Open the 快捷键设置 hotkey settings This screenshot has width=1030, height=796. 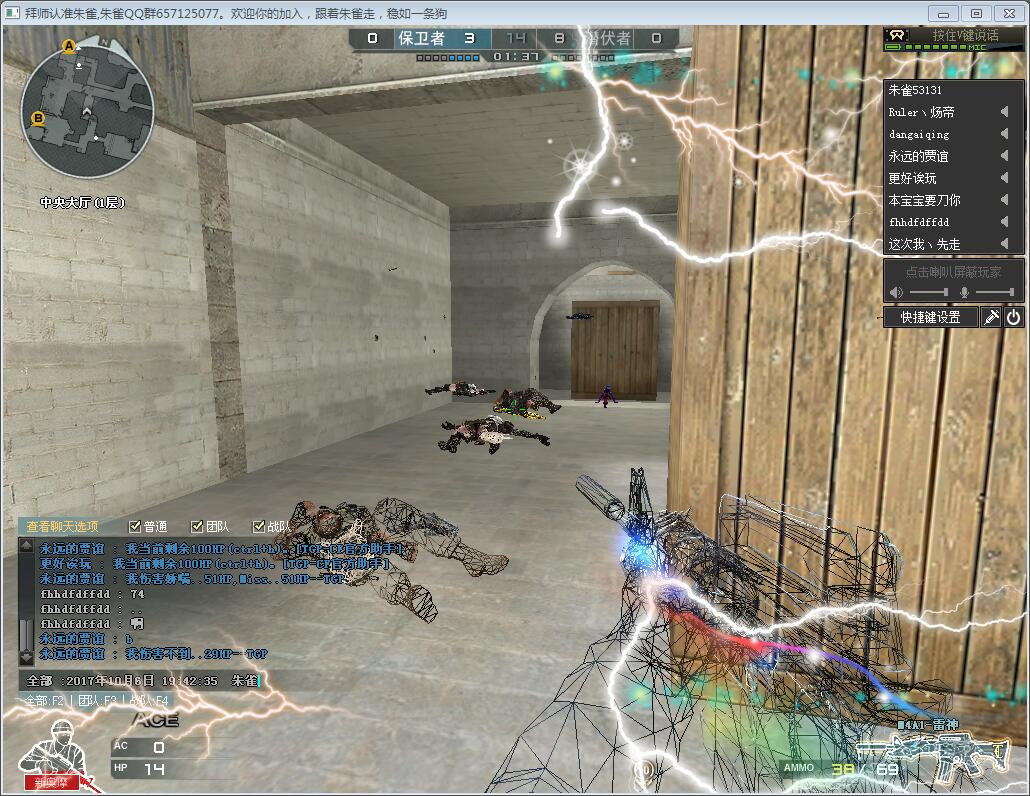point(930,317)
